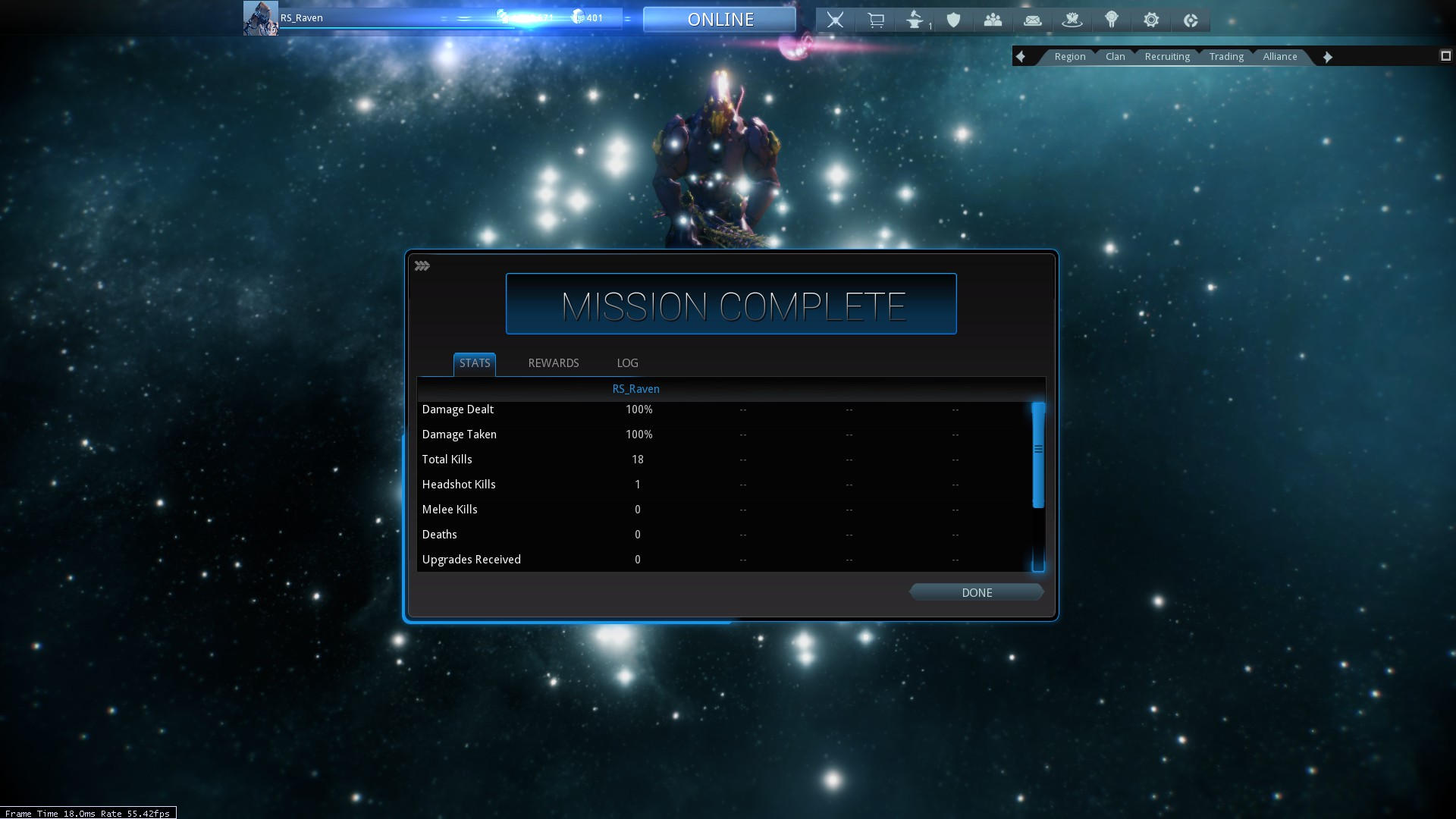1456x819 pixels.
Task: Open the friends group icon
Action: 993,20
